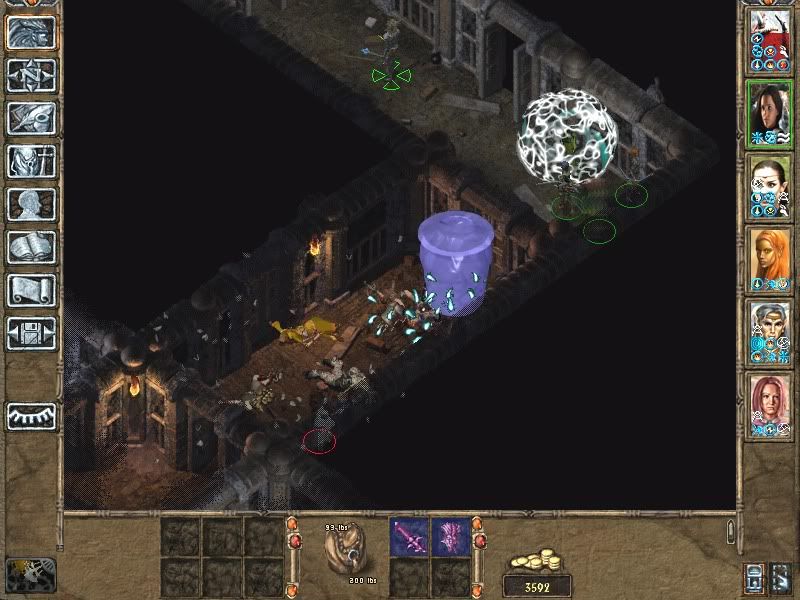Pick the pink-haired woman portrait
This screenshot has width=800, height=600.
tap(769, 405)
